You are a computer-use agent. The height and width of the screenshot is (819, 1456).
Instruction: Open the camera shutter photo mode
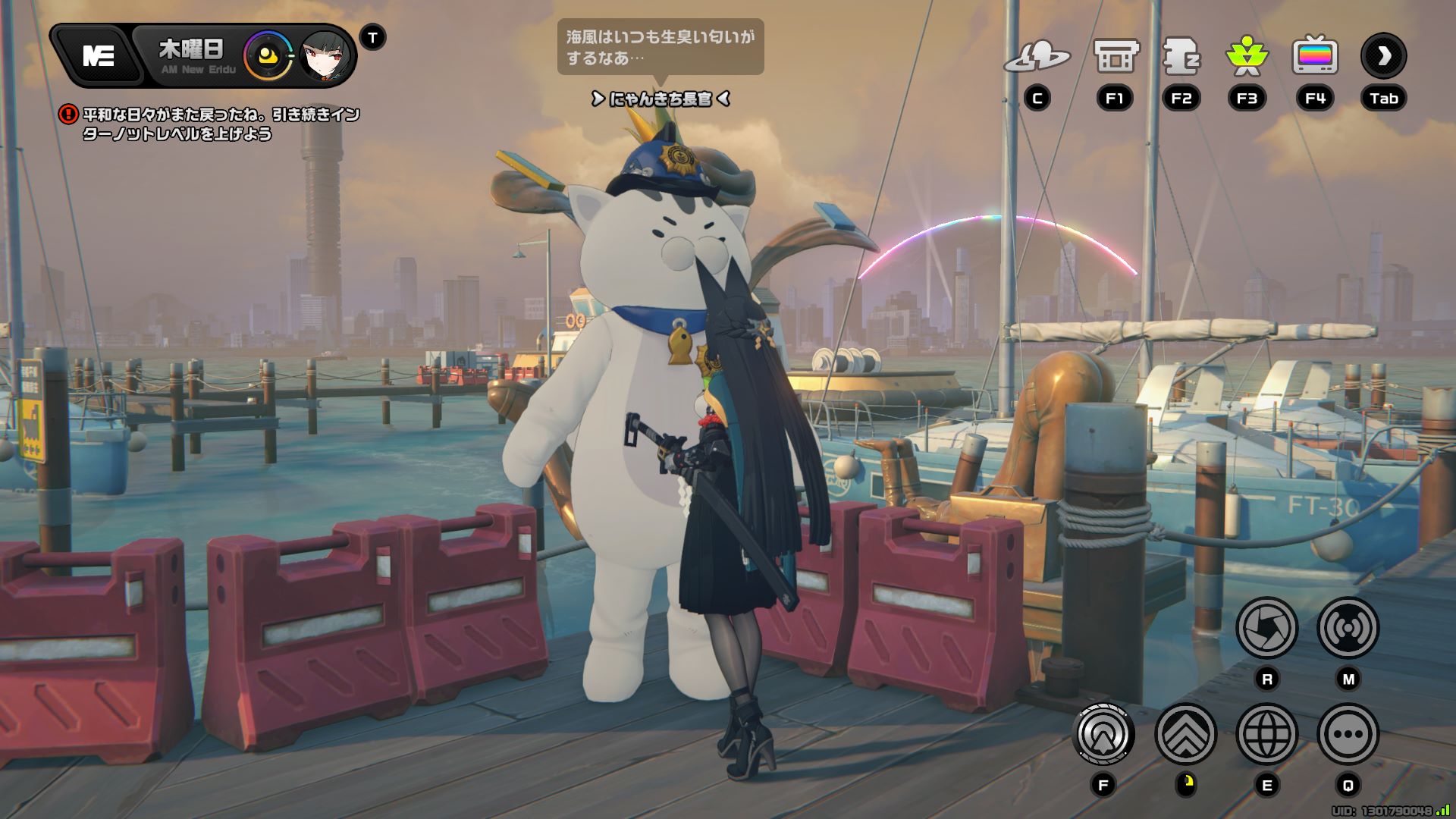click(x=1266, y=628)
